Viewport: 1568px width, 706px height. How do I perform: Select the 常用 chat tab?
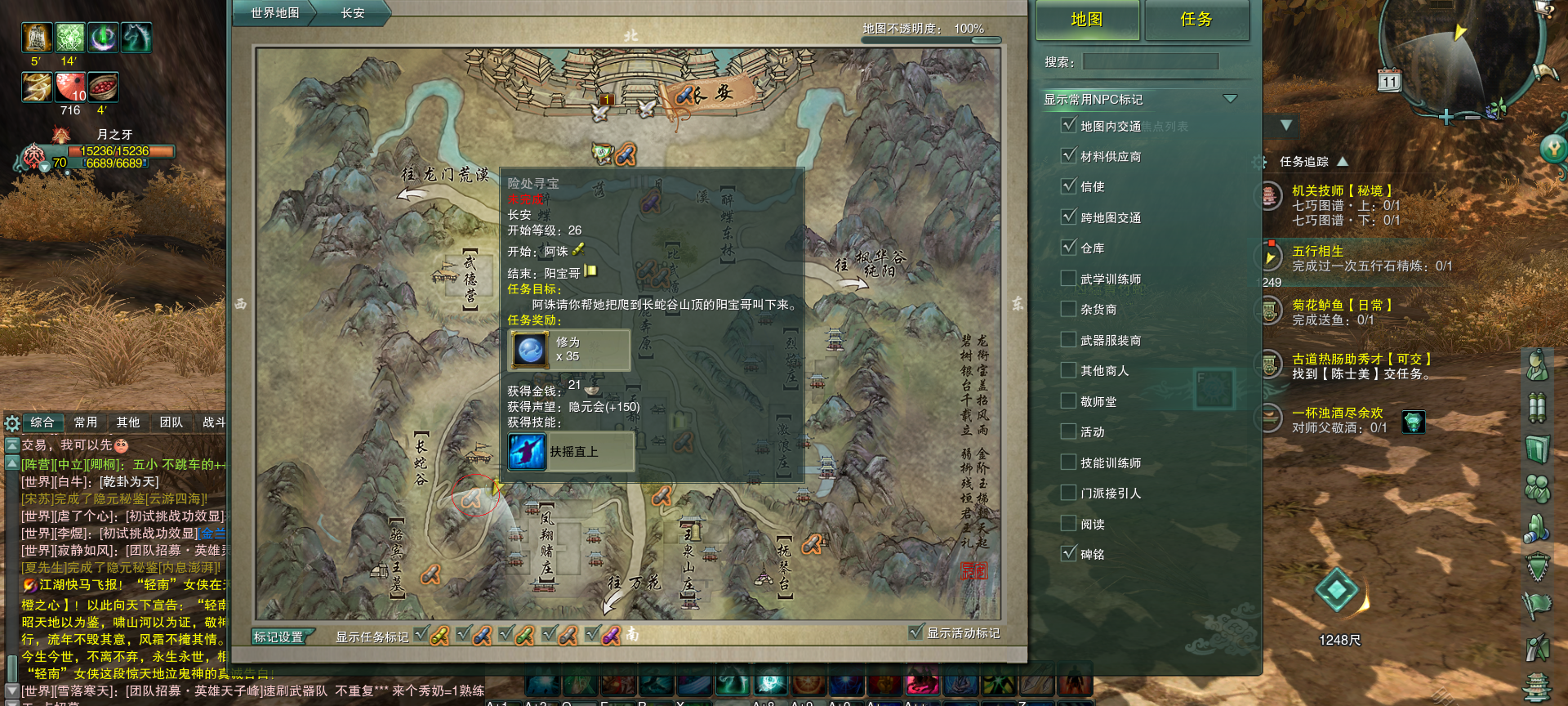tap(86, 422)
